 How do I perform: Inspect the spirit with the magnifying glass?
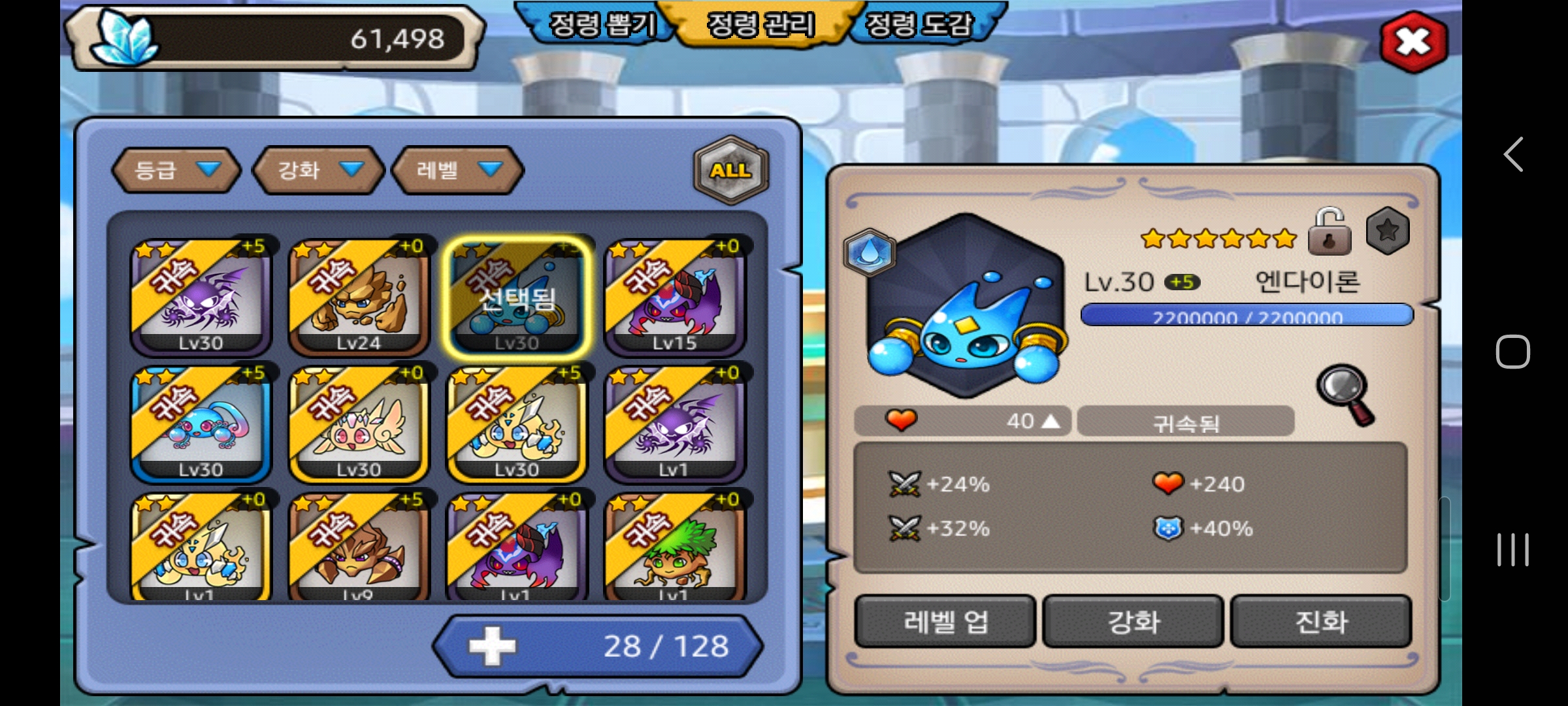coord(1346,394)
